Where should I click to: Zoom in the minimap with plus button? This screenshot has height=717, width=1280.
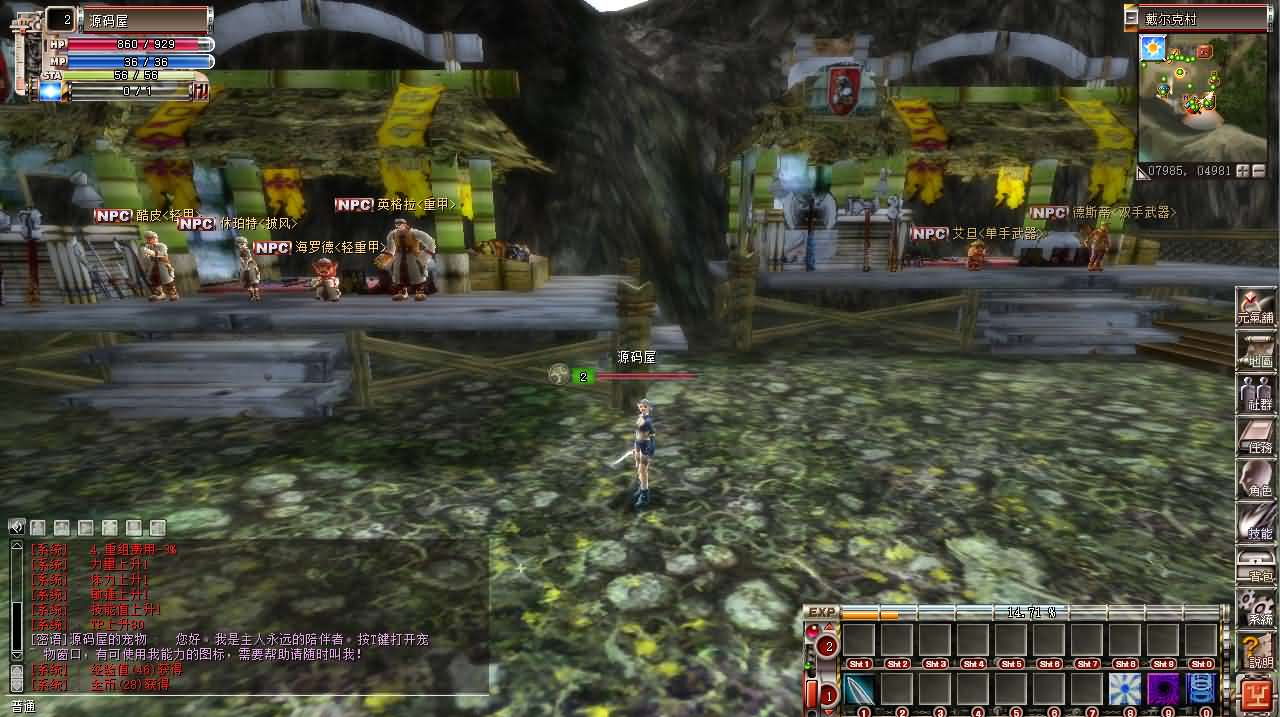coord(1242,171)
